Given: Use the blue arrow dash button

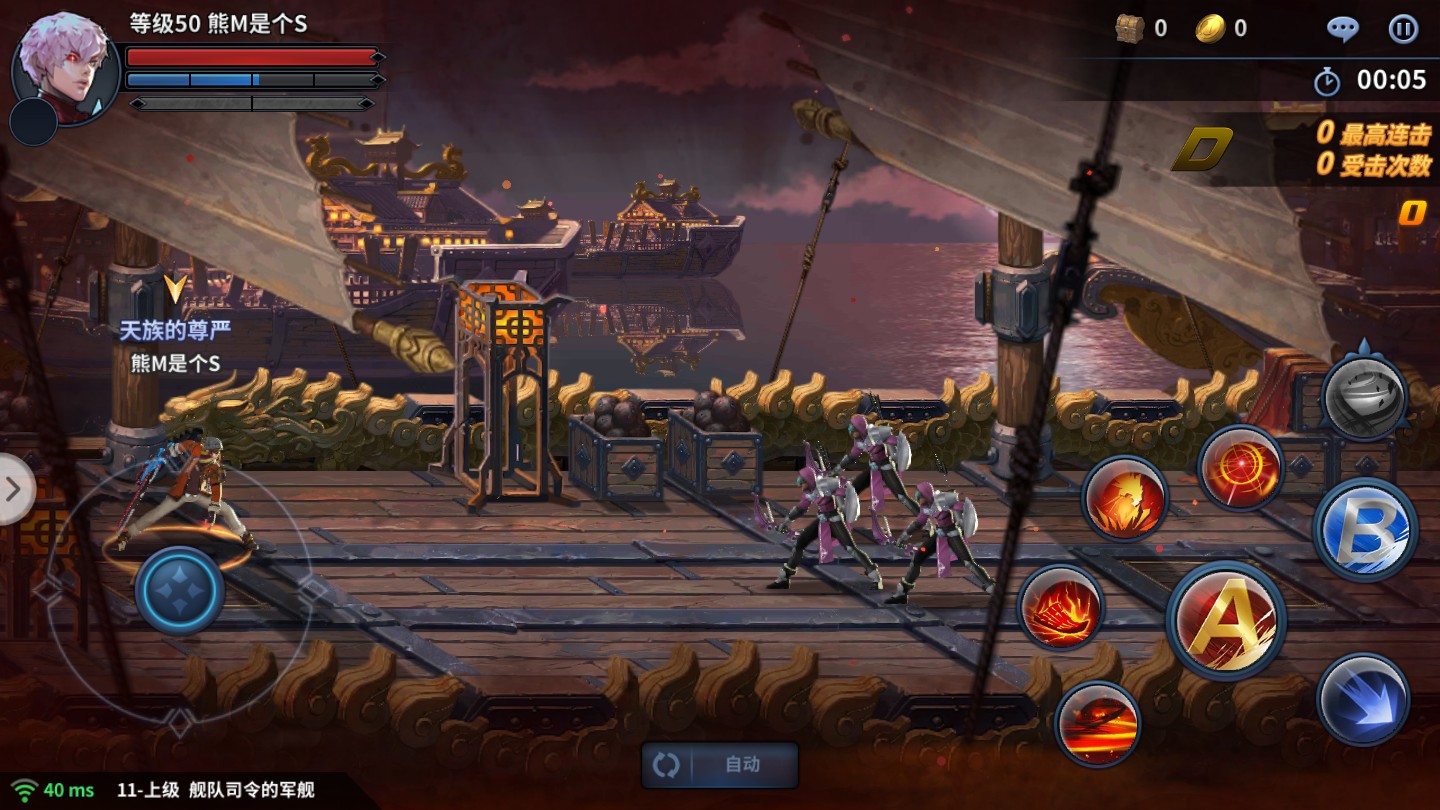Looking at the screenshot, I should [x=1362, y=700].
